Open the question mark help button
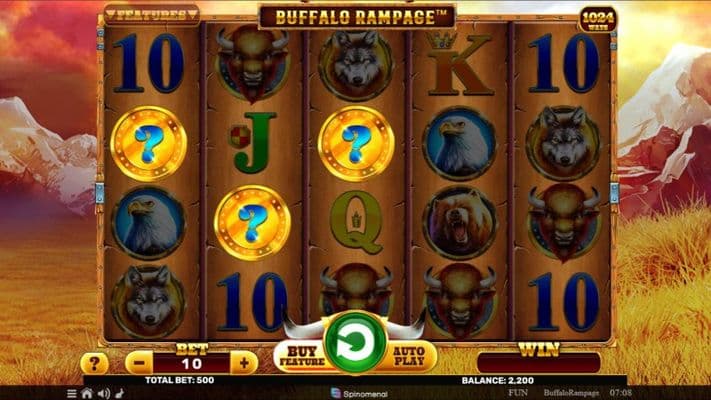 click(x=94, y=363)
